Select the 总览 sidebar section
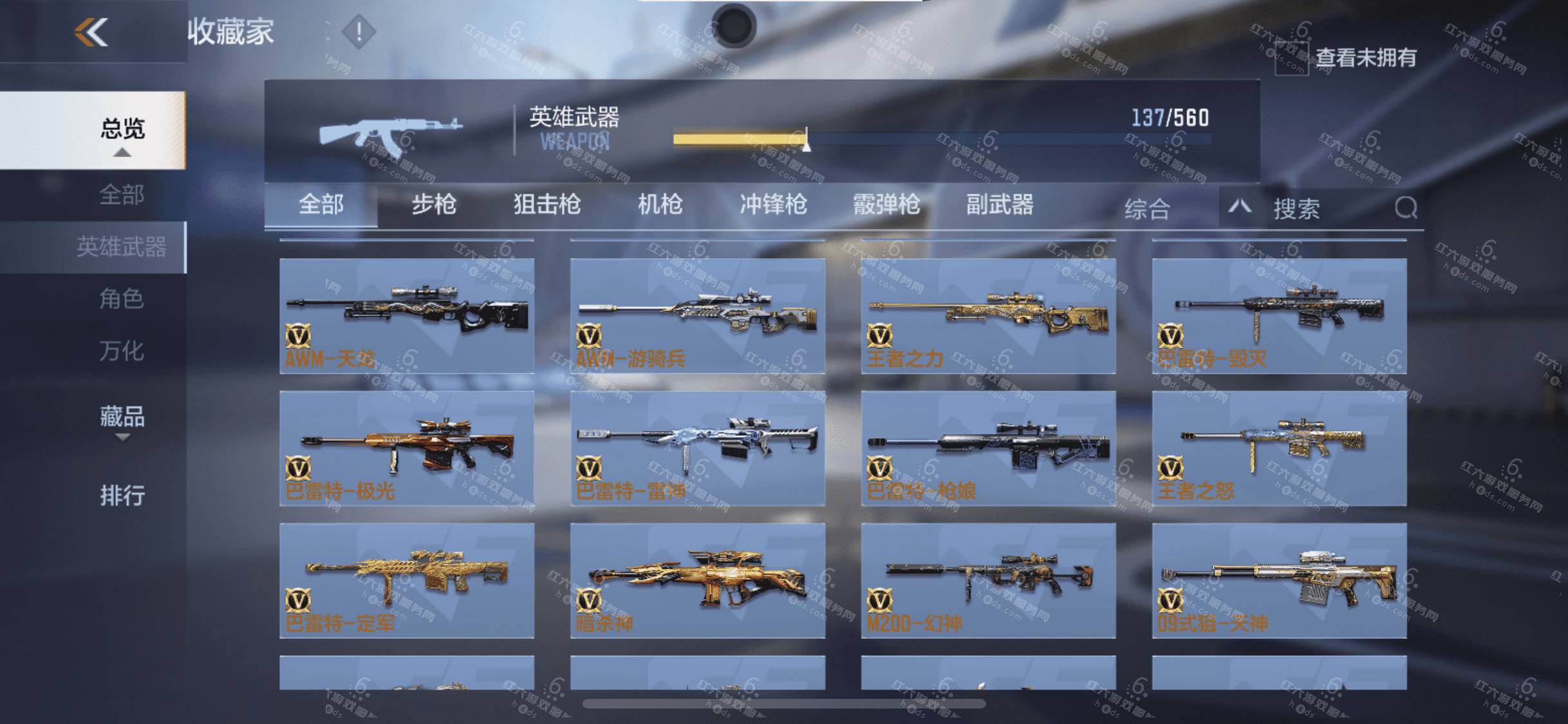The height and width of the screenshot is (724, 1568). pos(122,130)
